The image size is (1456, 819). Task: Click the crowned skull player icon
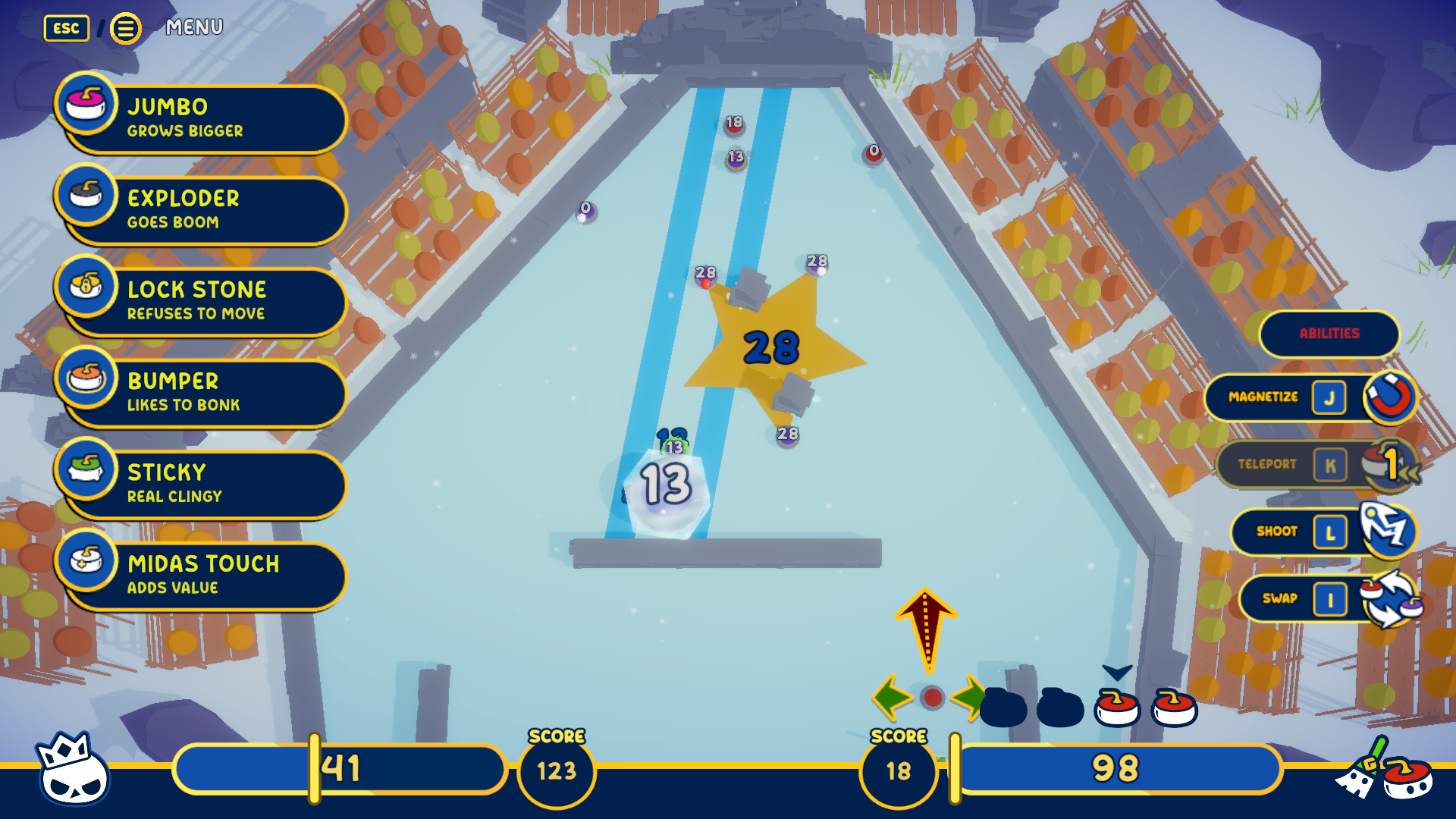click(x=73, y=770)
